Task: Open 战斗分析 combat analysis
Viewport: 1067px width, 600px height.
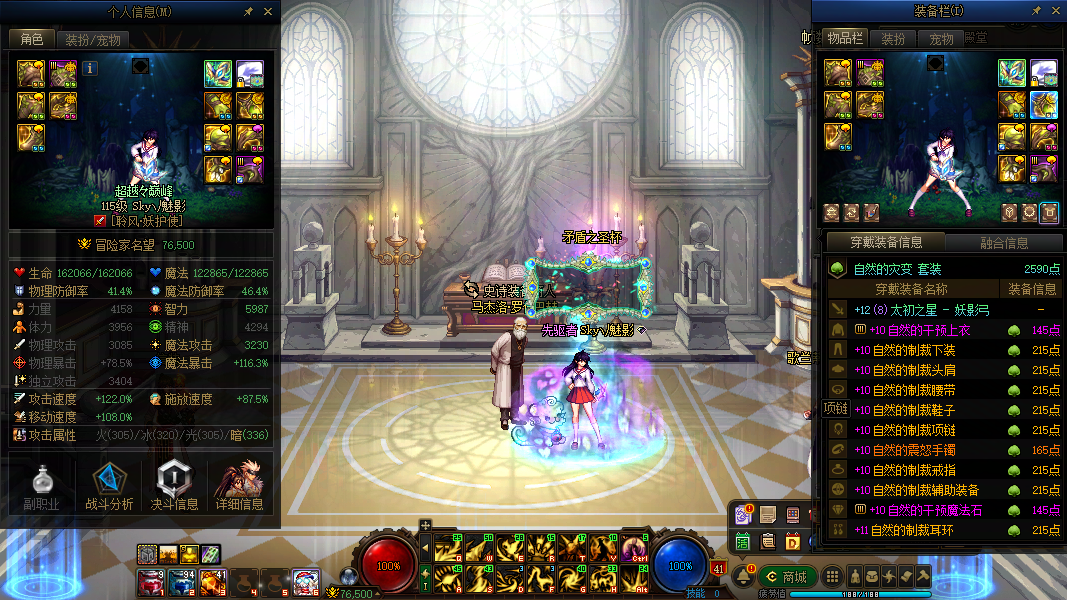Action: pos(109,488)
